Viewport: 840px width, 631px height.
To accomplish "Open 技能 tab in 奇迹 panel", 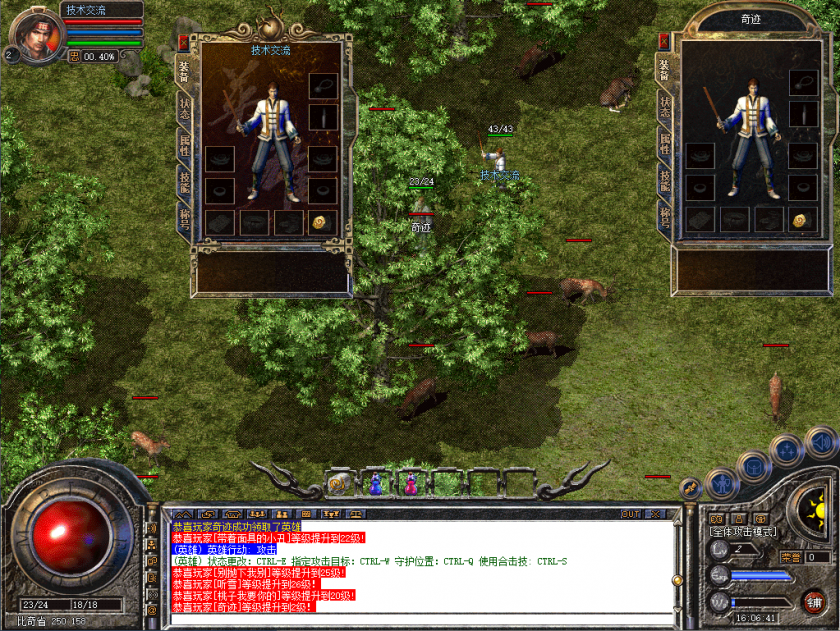I will [x=664, y=180].
